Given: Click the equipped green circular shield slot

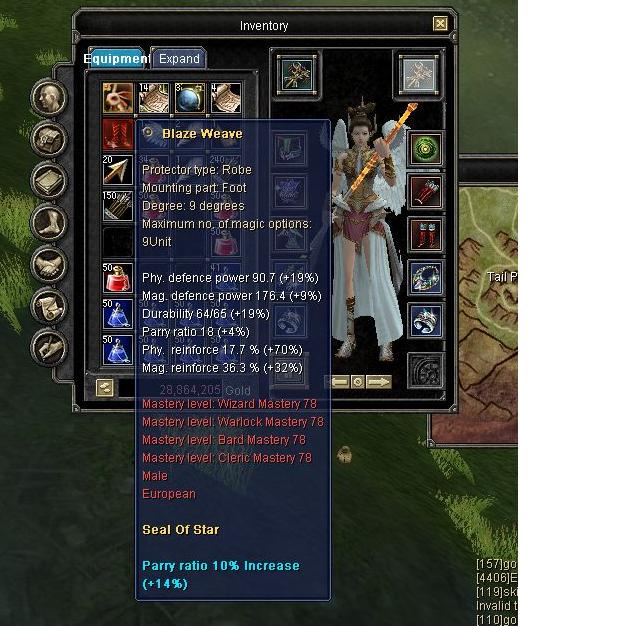Looking at the screenshot, I should 427,150.
